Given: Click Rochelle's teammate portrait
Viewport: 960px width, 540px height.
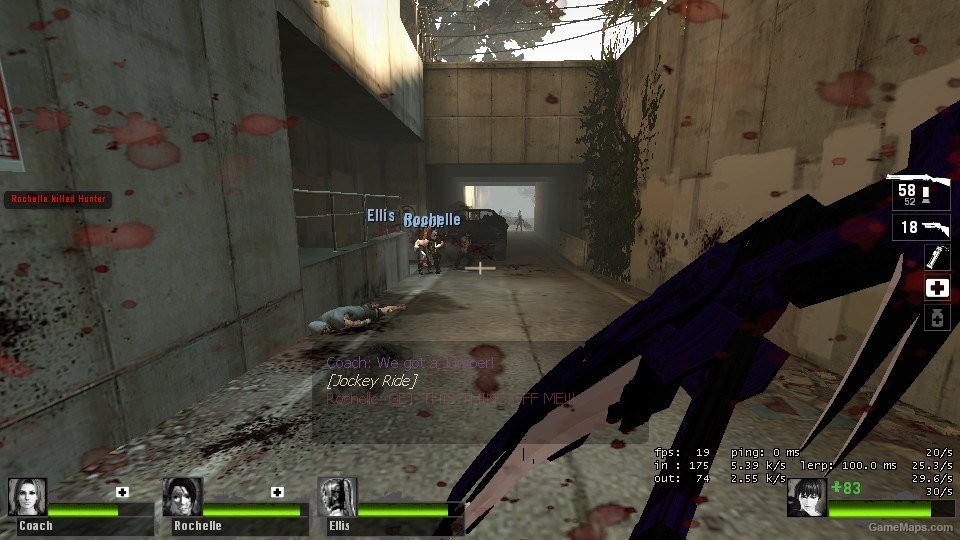Looking at the screenshot, I should point(183,497).
